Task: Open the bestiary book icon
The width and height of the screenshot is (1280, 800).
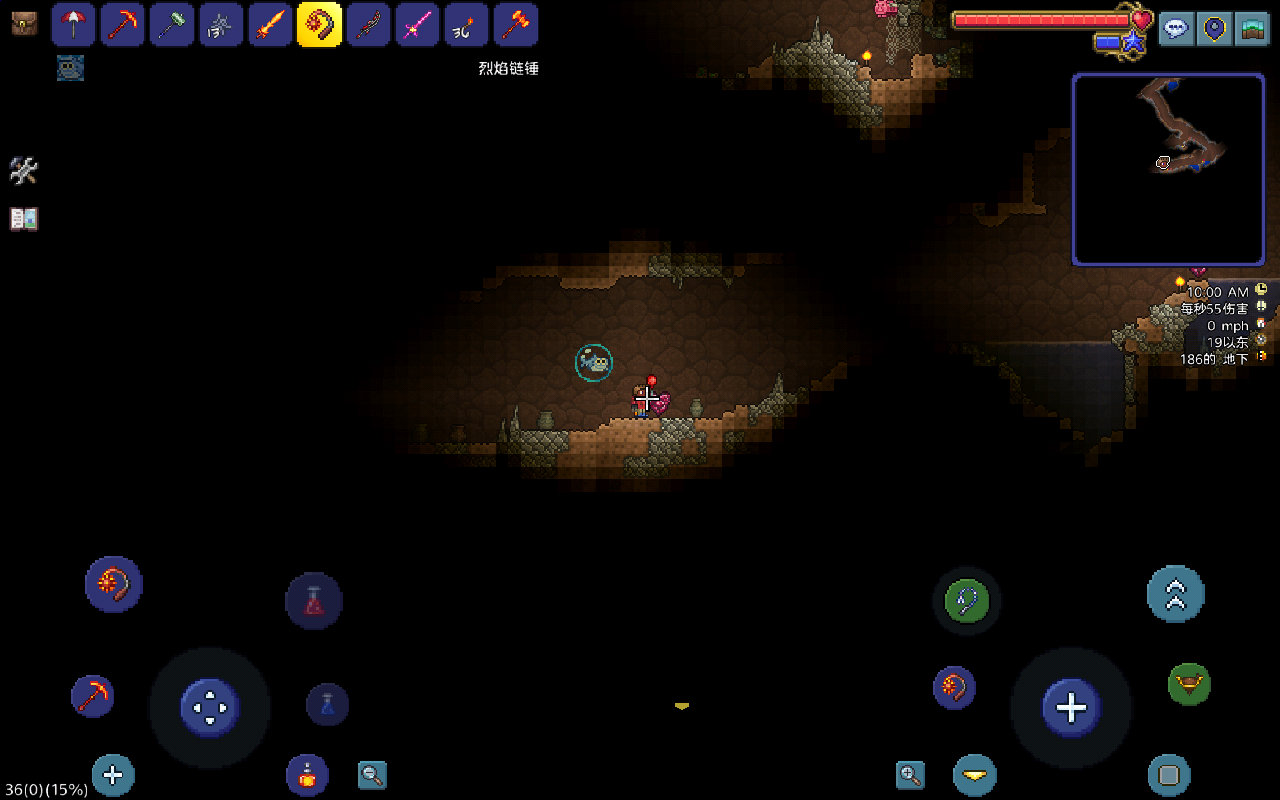Action: pos(24,219)
